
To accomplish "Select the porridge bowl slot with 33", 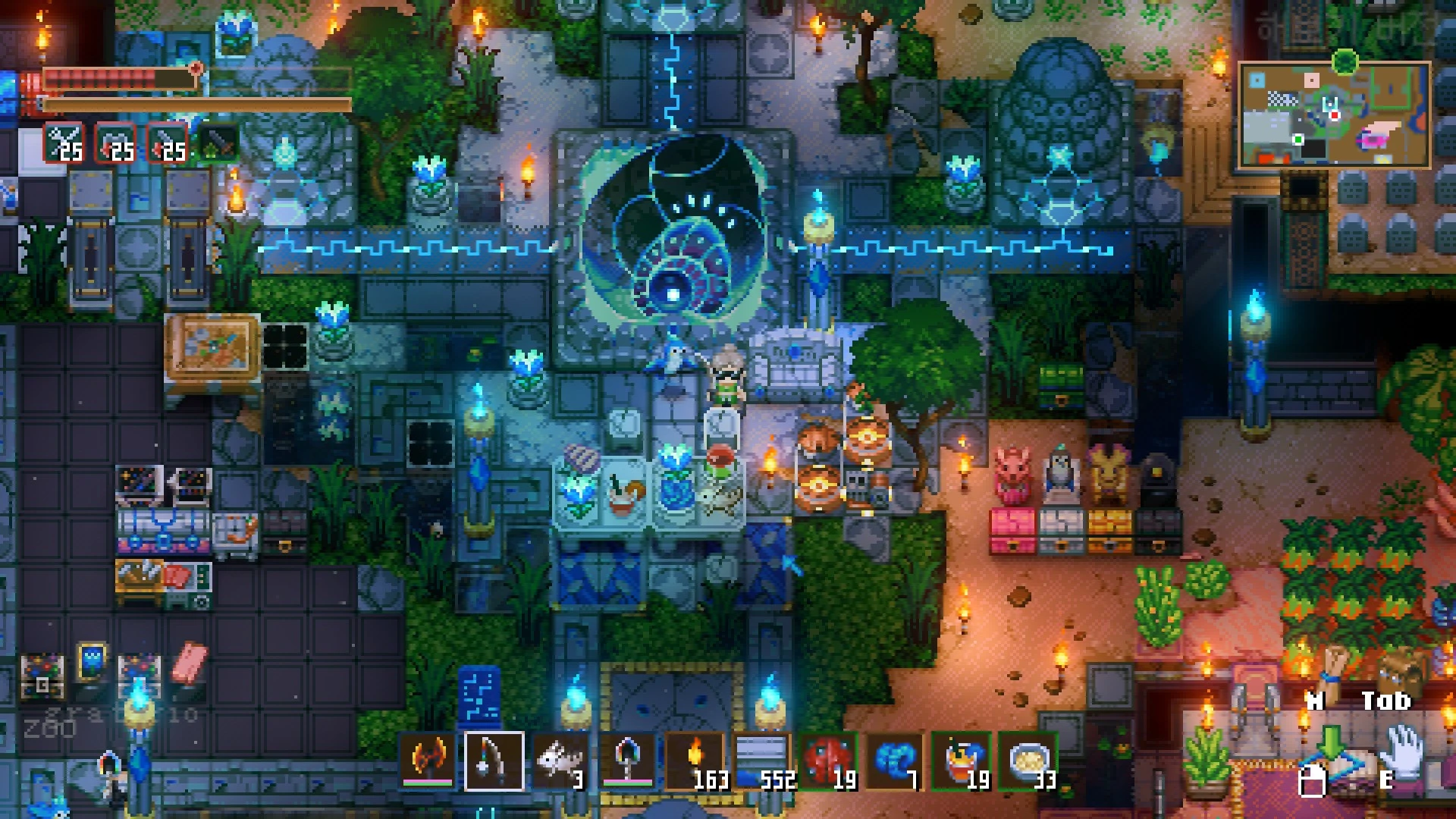I will coord(1028,761).
